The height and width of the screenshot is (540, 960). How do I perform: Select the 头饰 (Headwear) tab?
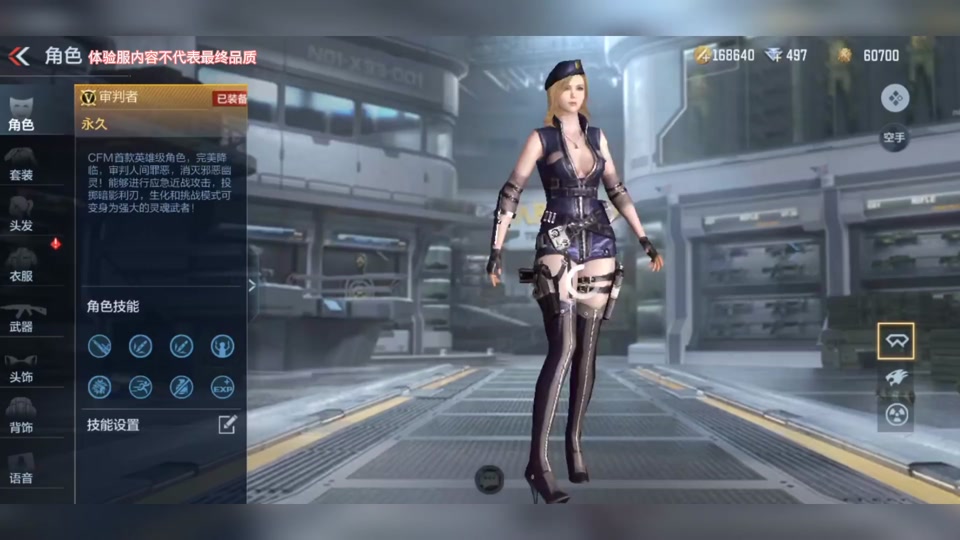coord(21,365)
